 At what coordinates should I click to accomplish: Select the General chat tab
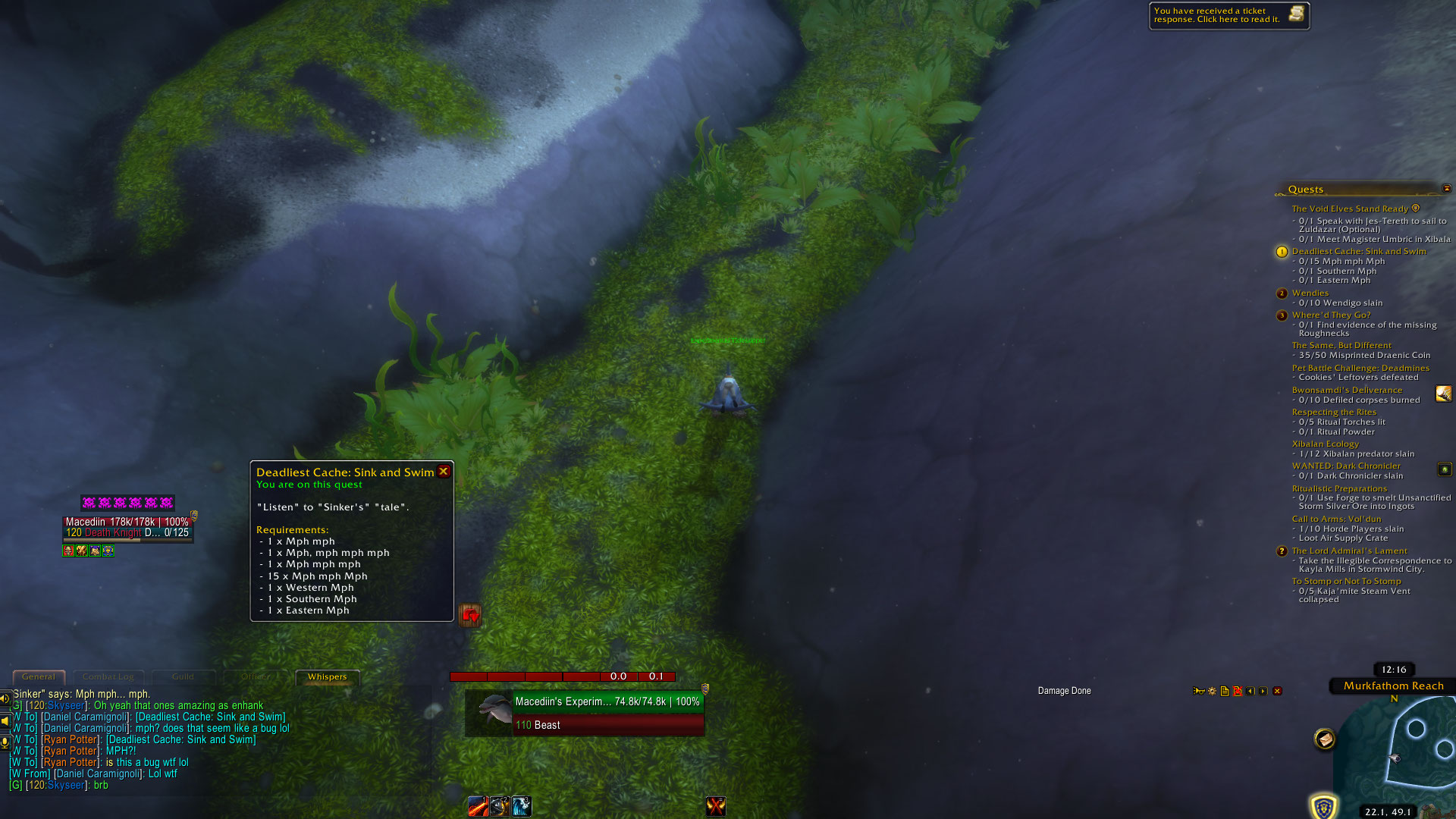click(x=39, y=677)
